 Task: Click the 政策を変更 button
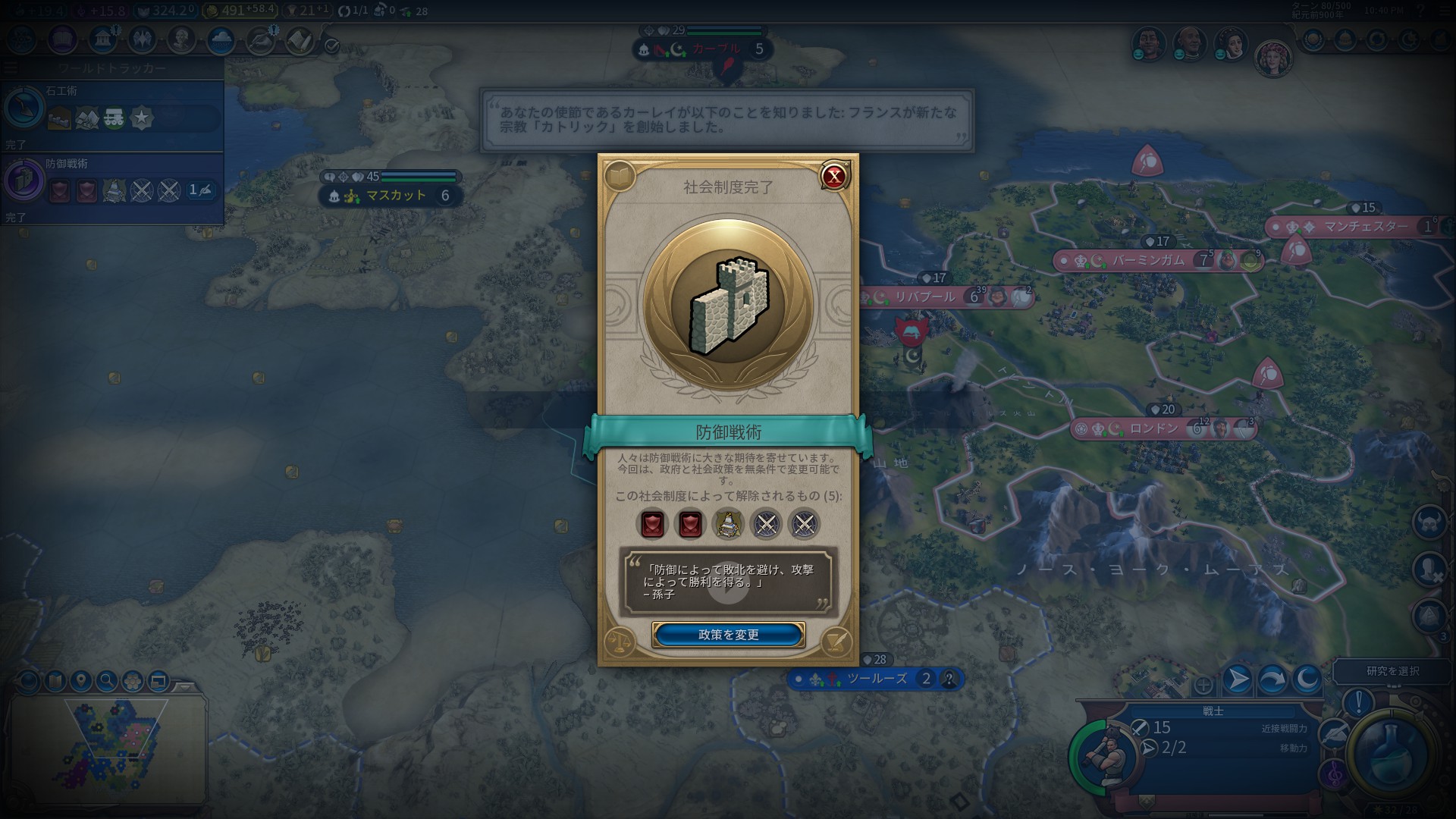728,635
